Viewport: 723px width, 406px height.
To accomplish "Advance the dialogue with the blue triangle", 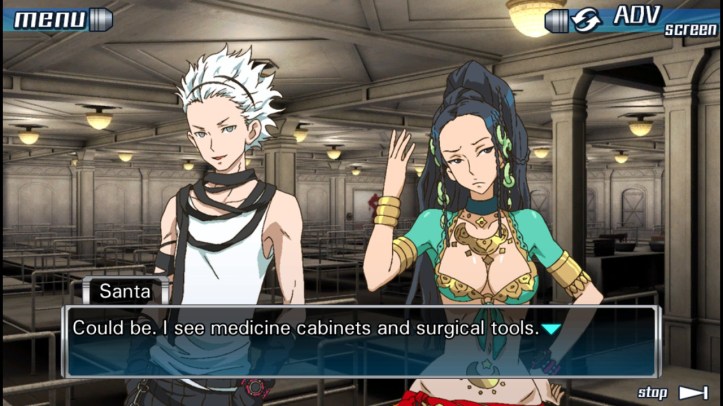I will coord(551,328).
